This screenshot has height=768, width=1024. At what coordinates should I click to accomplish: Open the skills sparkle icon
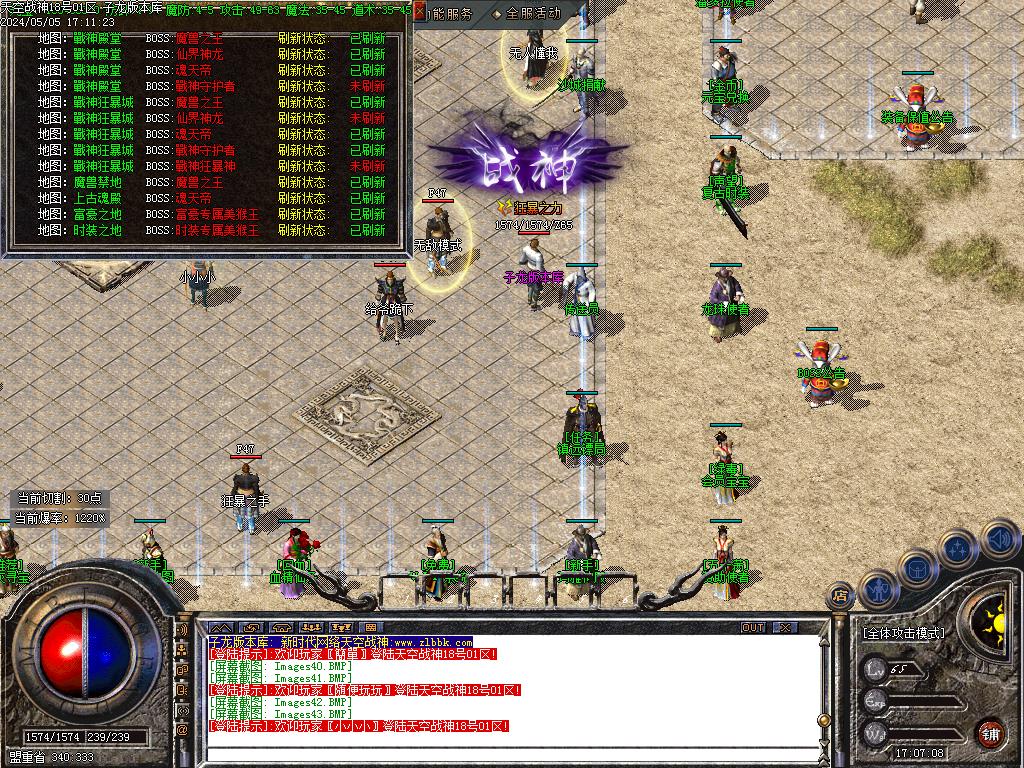[958, 548]
